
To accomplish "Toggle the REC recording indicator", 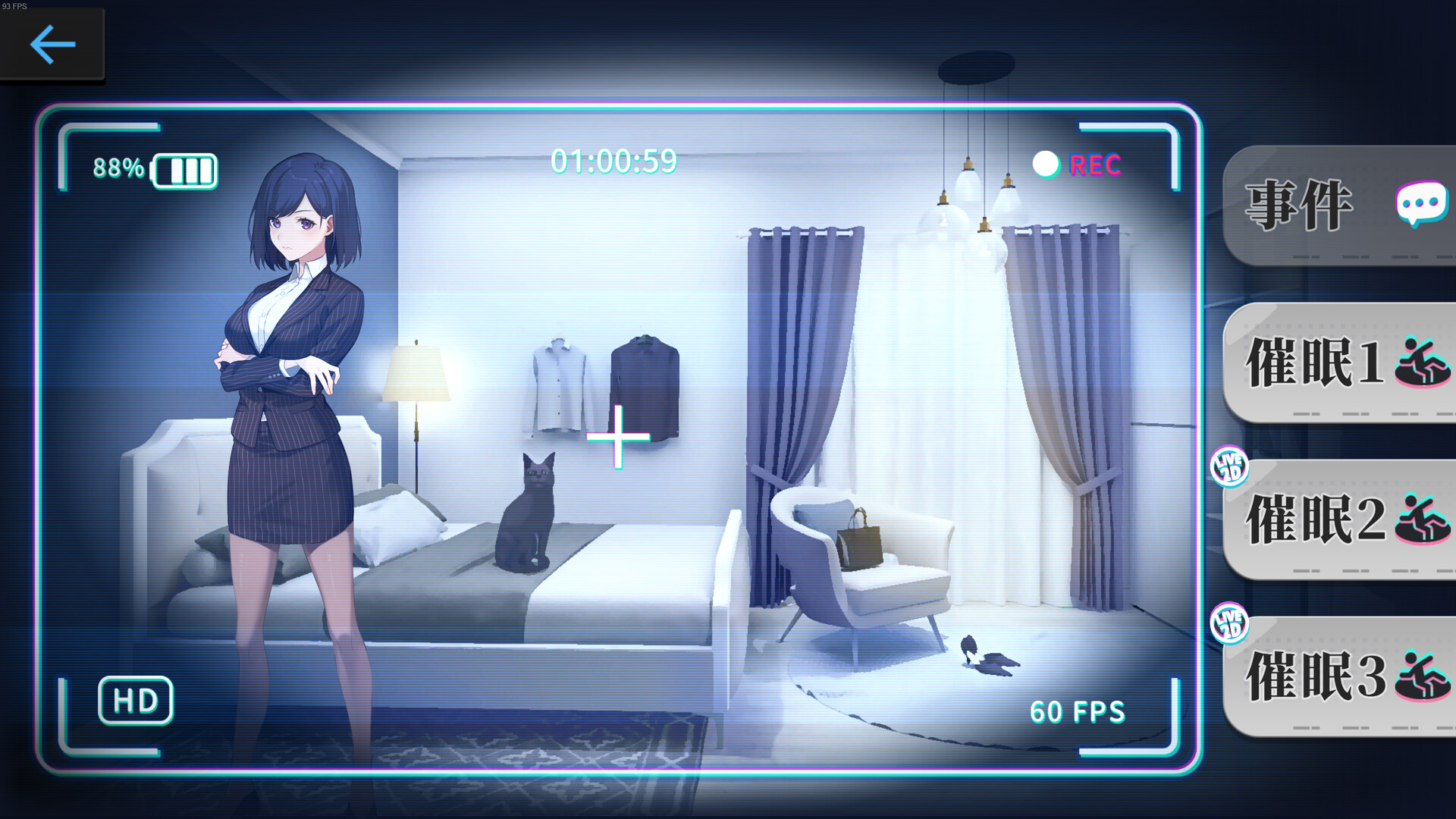I will 1094,163.
